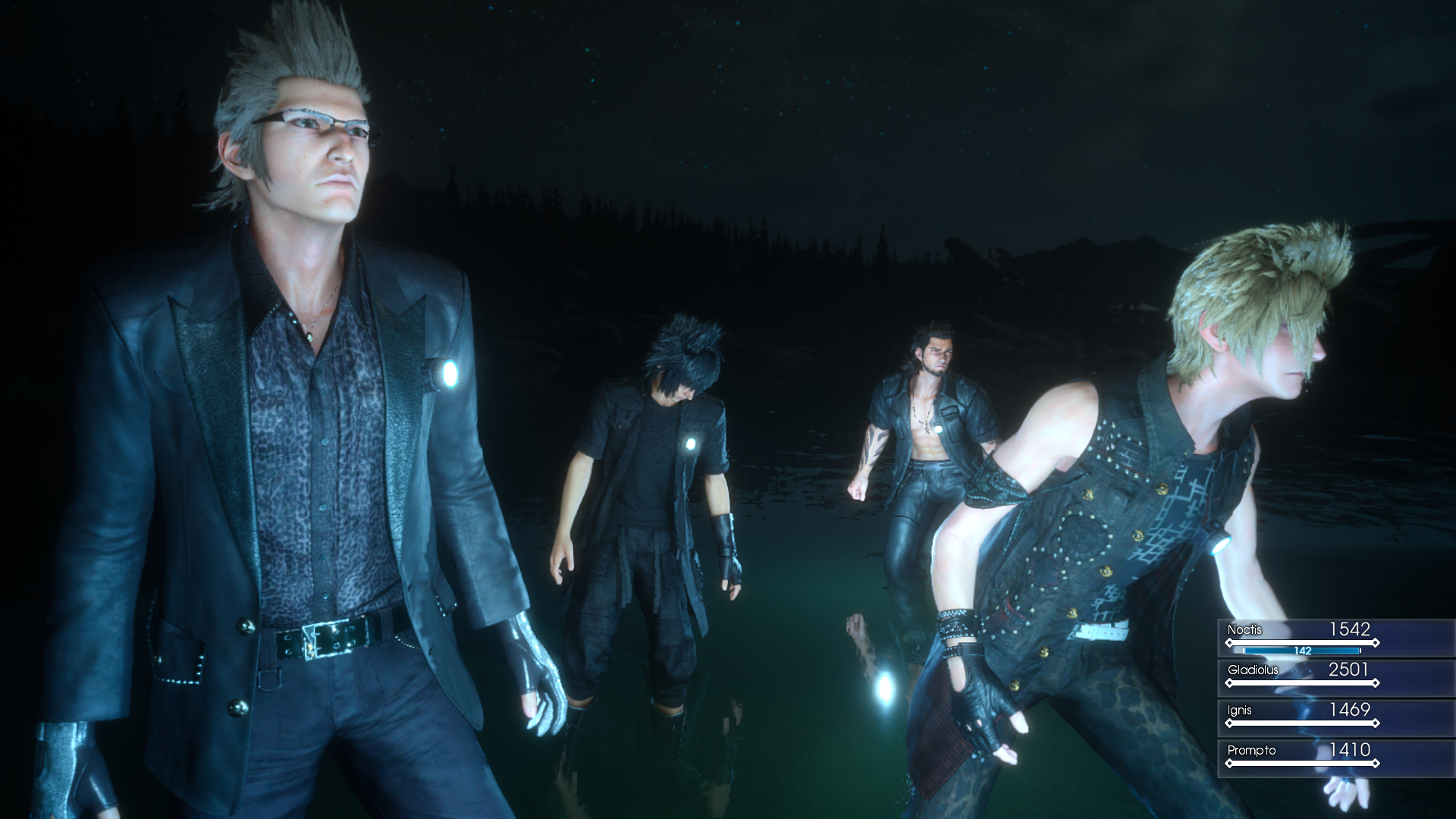
Task: Pick Prompto's row in the party list
Action: (1301, 756)
